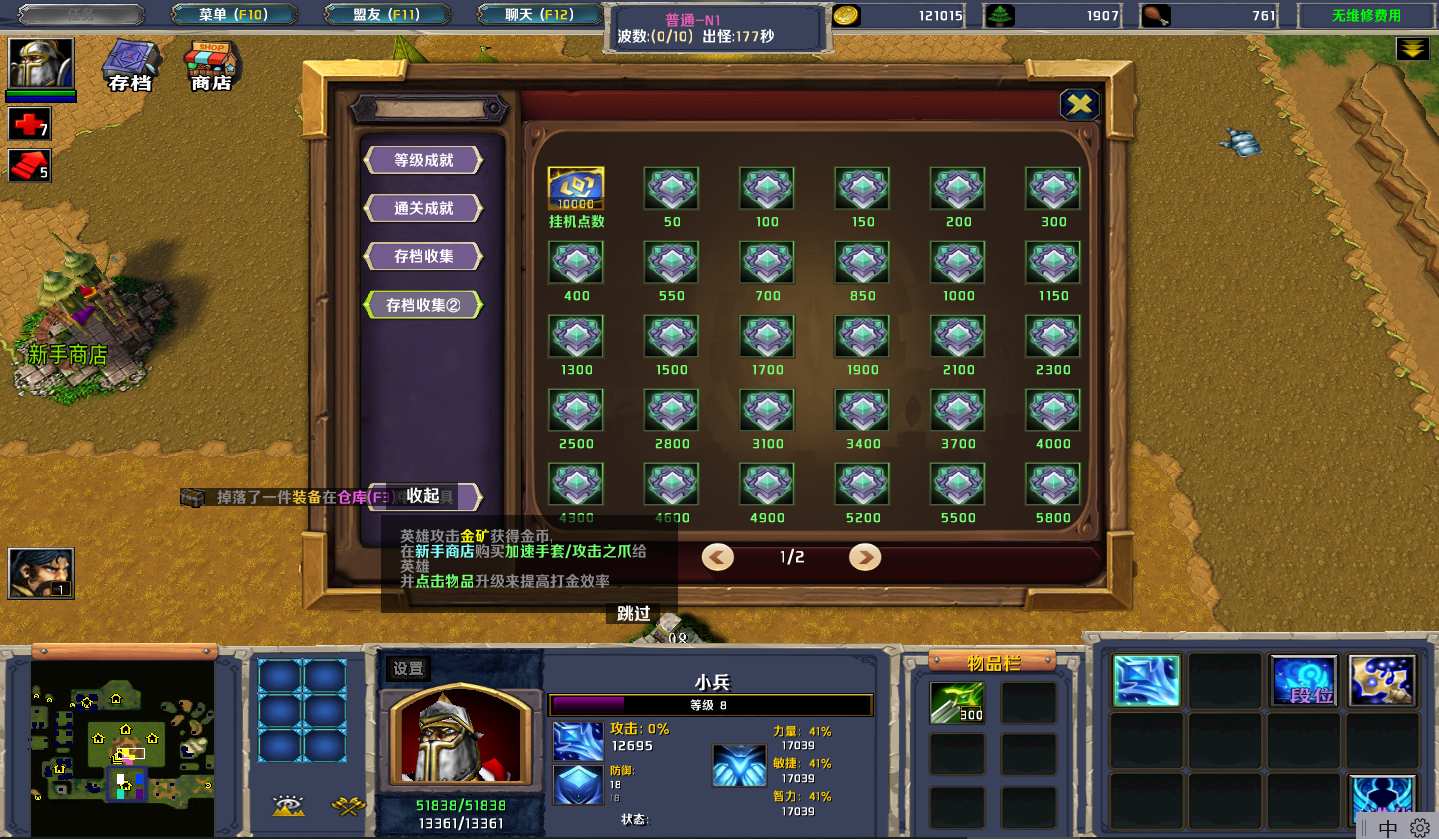Image resolution: width=1439 pixels, height=839 pixels.
Task: Open the 设置 settings button
Action: pos(408,669)
